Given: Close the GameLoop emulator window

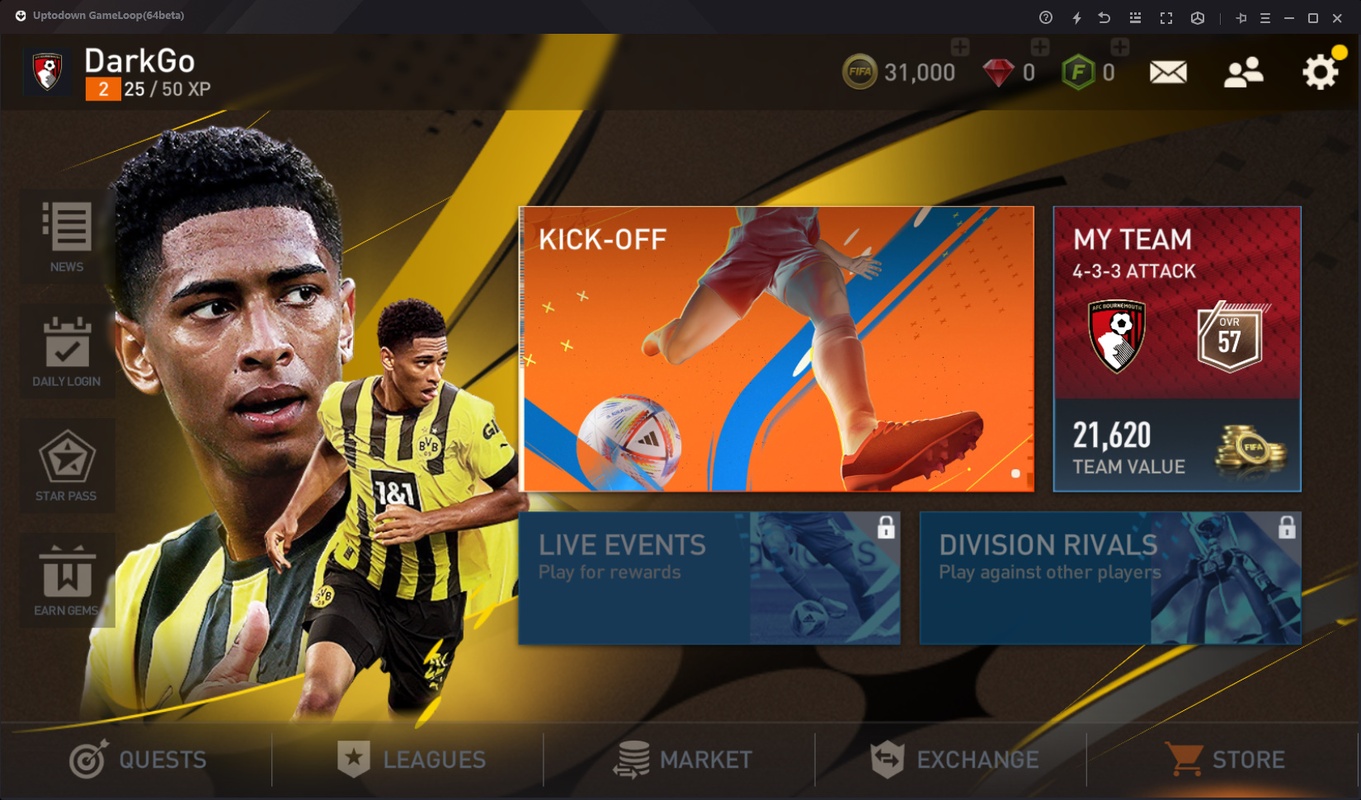Looking at the screenshot, I should 1338,17.
